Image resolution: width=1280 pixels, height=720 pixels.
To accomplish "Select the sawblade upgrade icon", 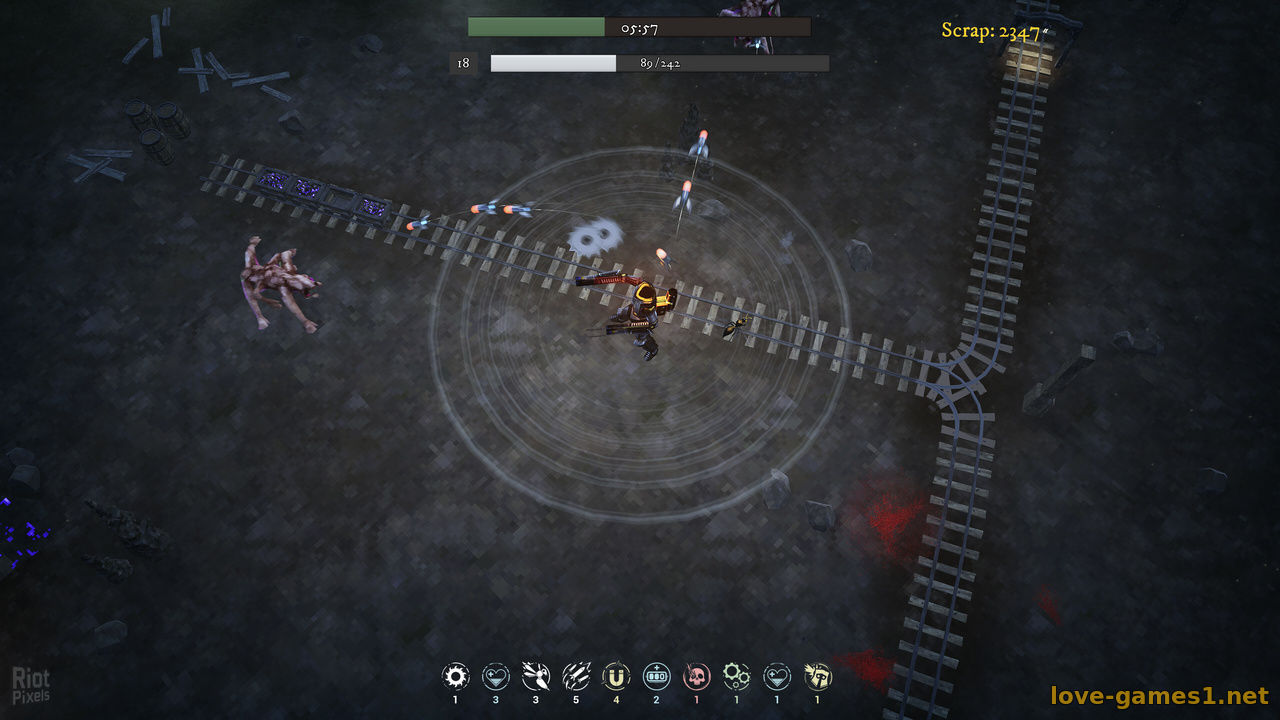I will point(456,677).
